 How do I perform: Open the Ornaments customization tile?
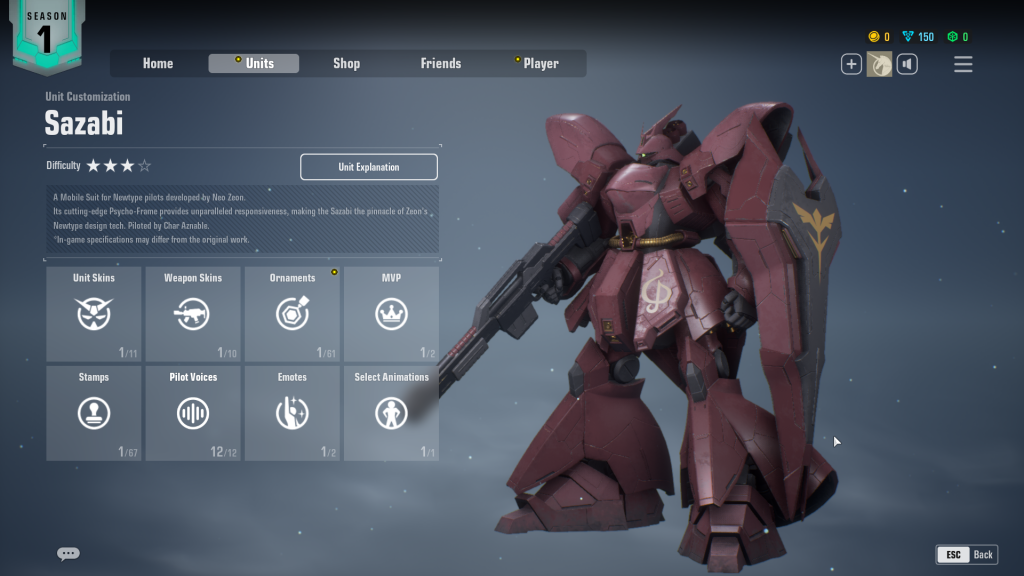point(292,314)
